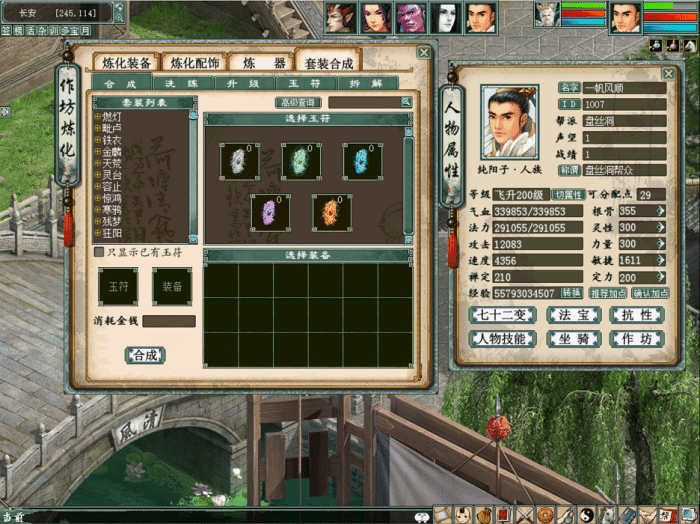Close the workshop refining window
This screenshot has height=524, width=700.
click(423, 53)
